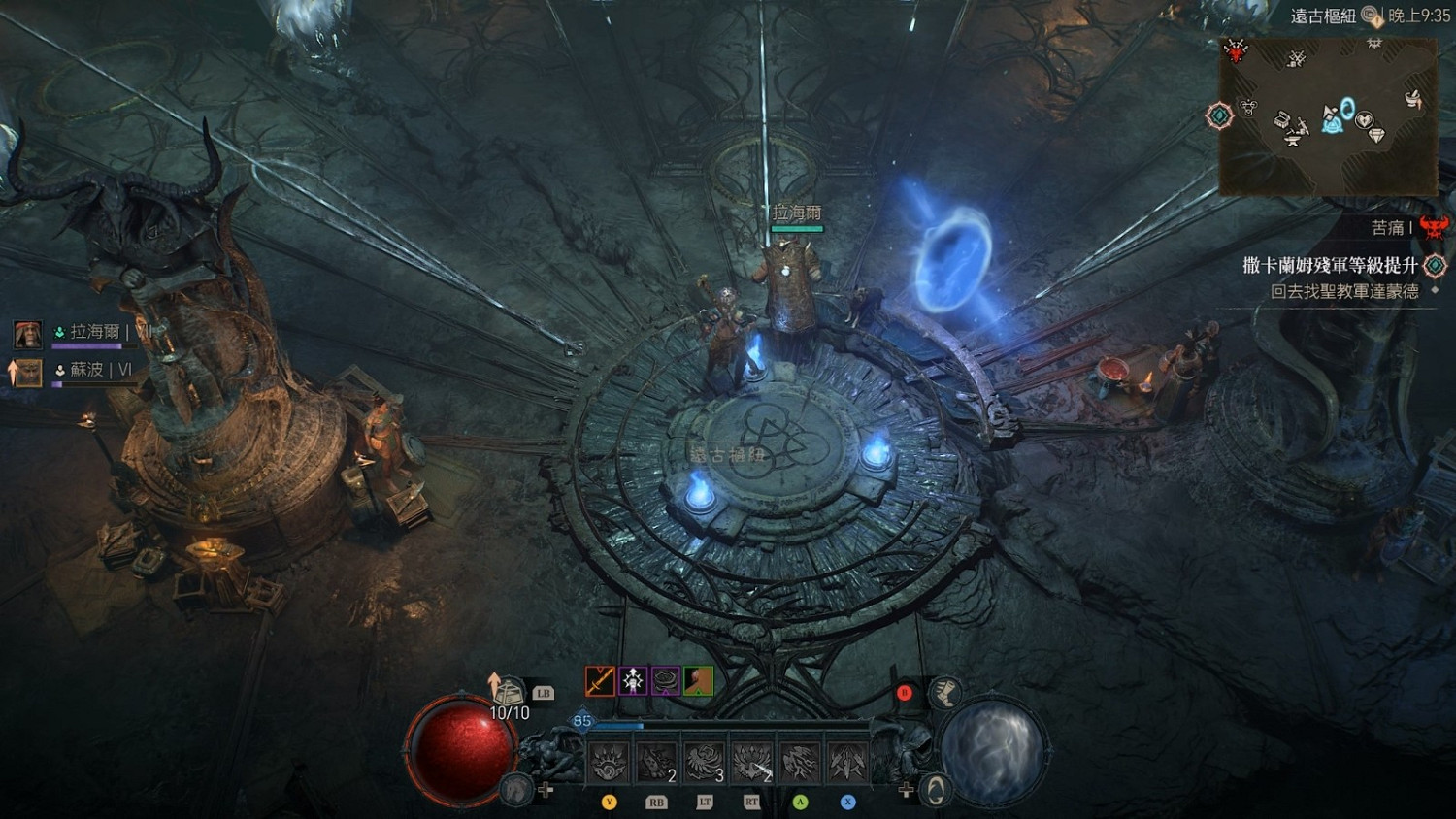This screenshot has width=1456, height=819.
Task: Activate the triple spike skill slot
Action: click(847, 762)
